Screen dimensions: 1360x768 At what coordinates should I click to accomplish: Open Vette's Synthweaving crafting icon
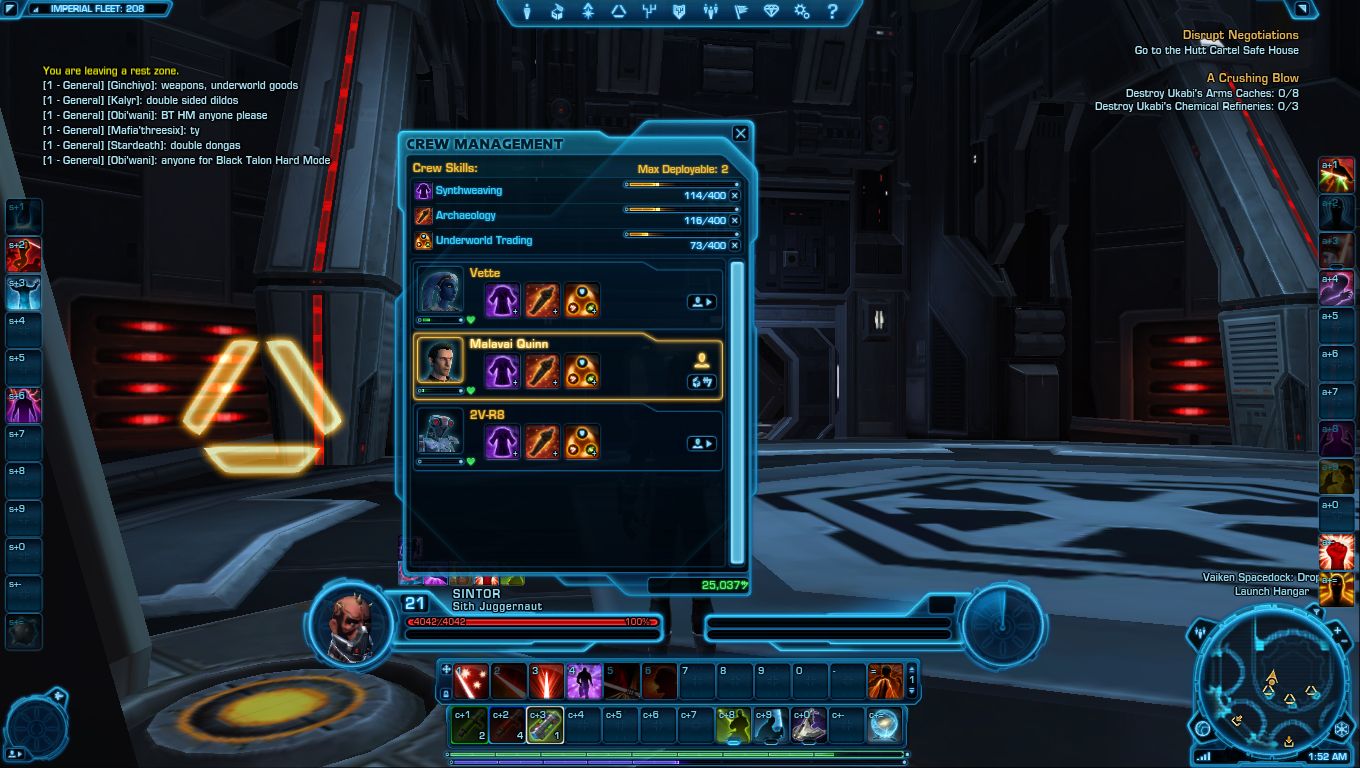502,300
